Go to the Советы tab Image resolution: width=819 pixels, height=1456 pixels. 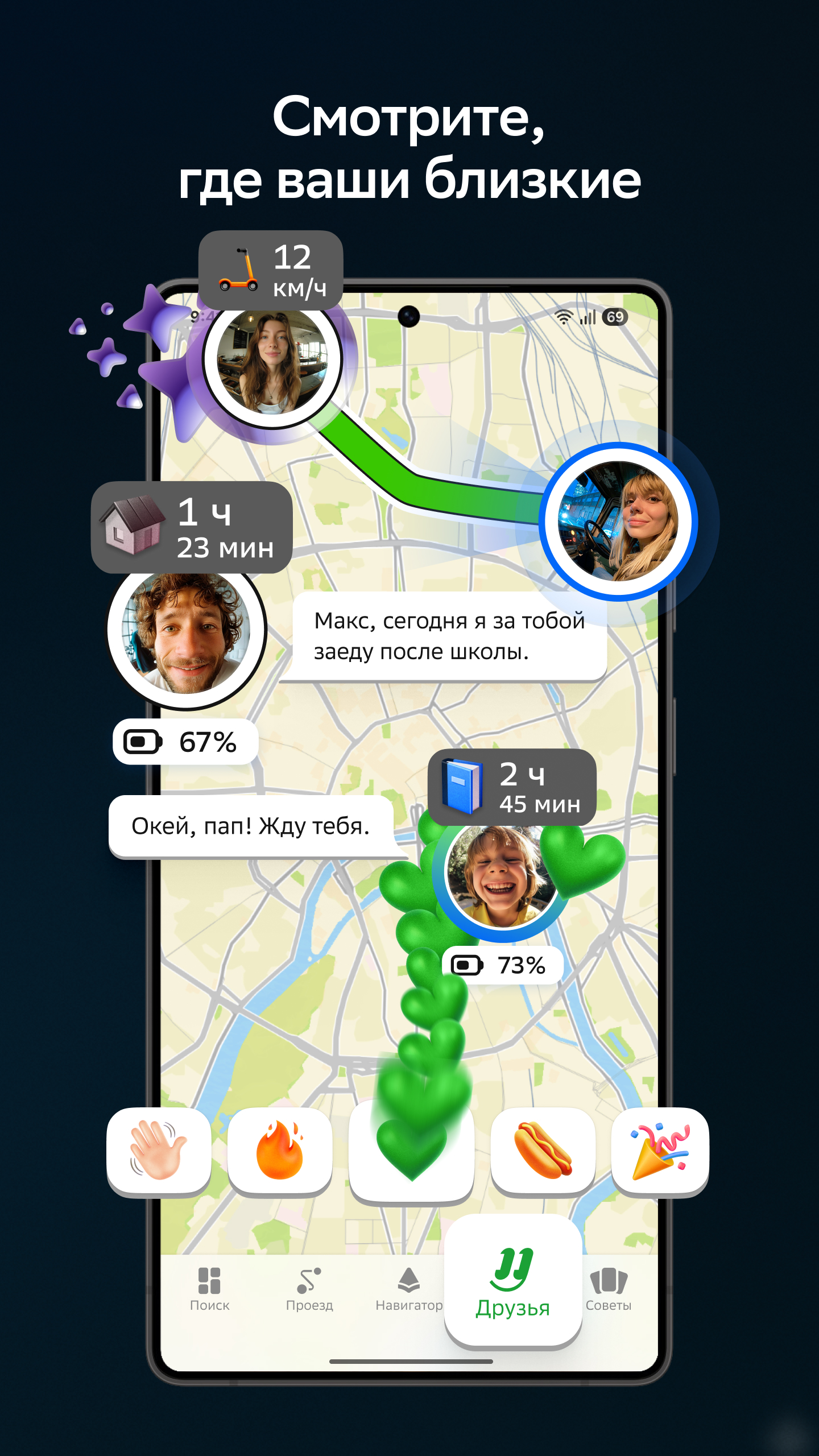tap(609, 1289)
